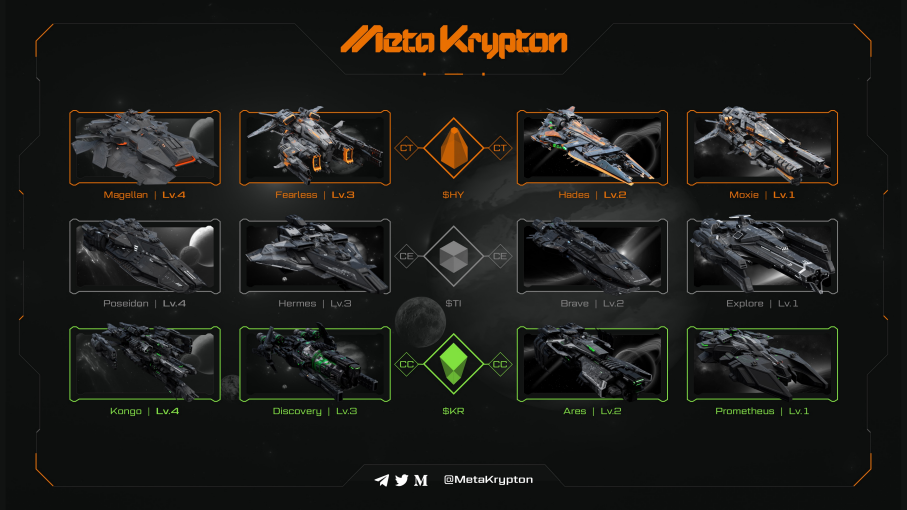Open the Poseidon Lv.4 ship card

point(145,256)
